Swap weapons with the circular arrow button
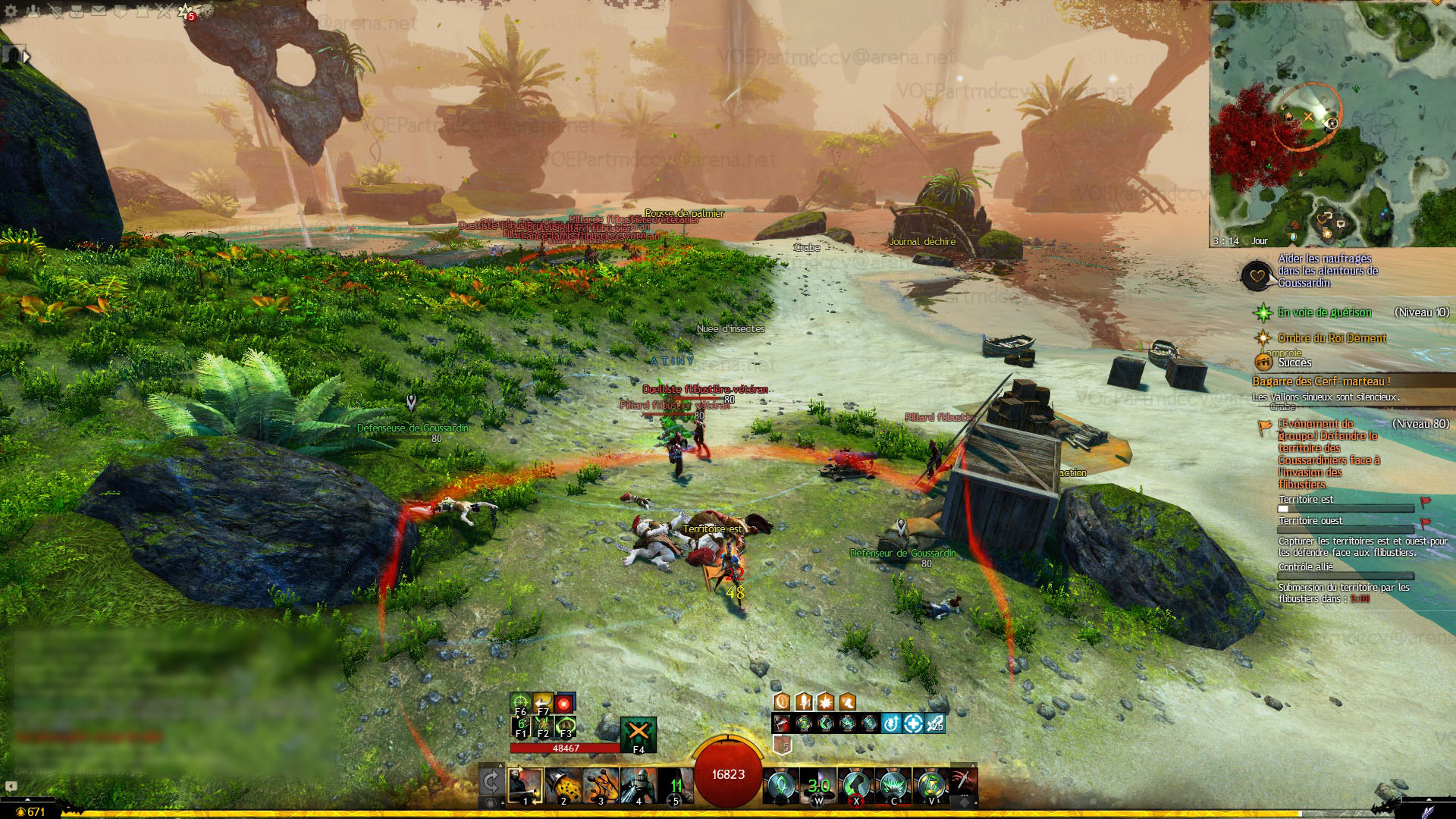1456x819 pixels. point(491,783)
